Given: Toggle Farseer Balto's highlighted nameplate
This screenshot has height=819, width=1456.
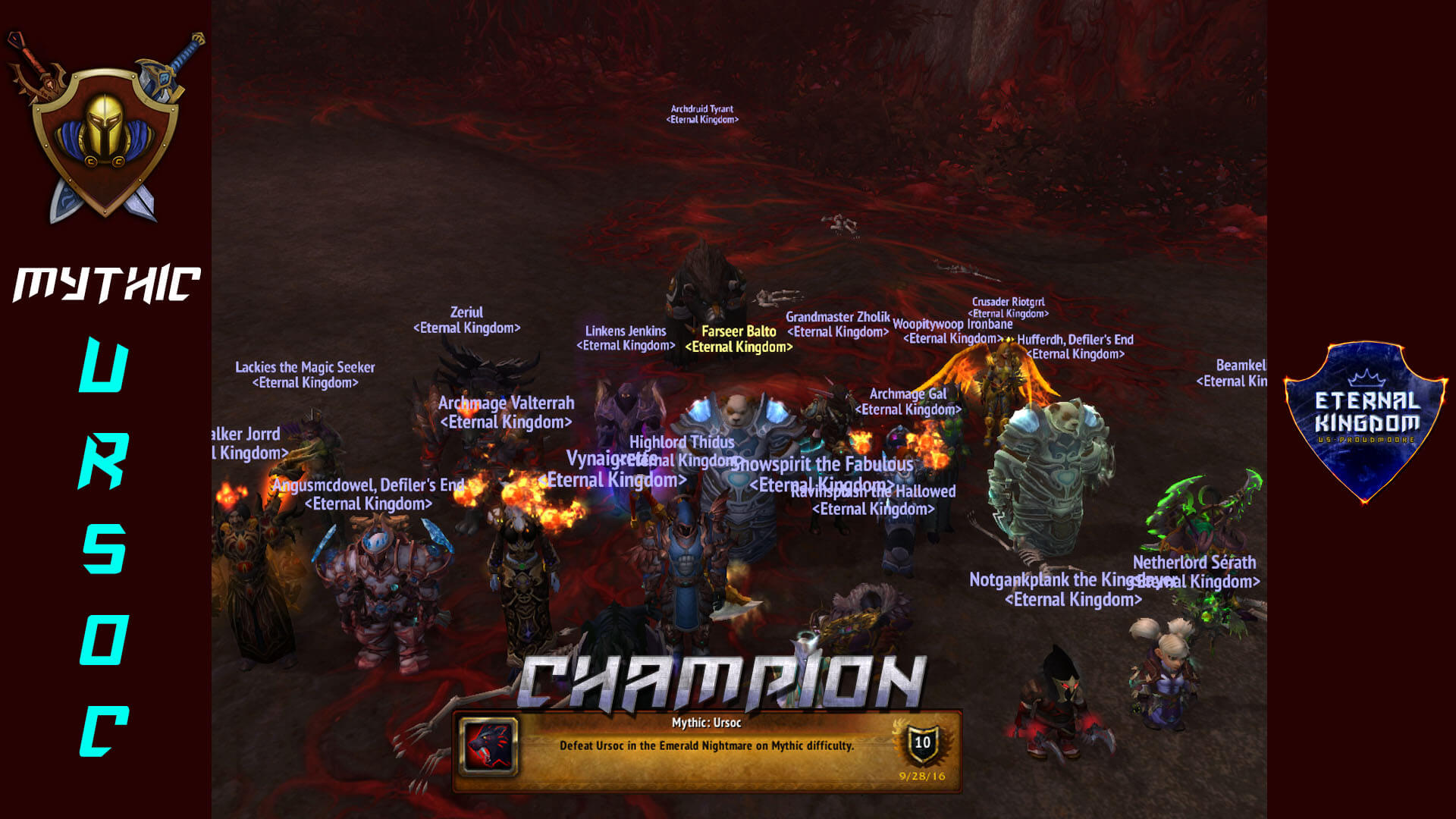Looking at the screenshot, I should 739,339.
